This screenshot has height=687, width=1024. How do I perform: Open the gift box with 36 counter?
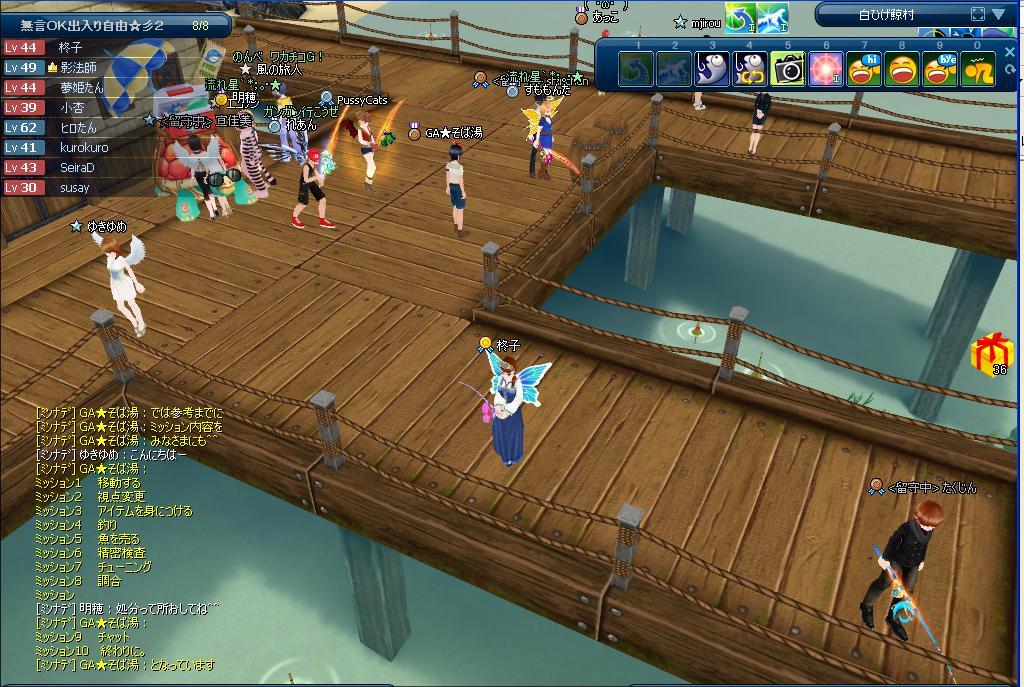(992, 352)
